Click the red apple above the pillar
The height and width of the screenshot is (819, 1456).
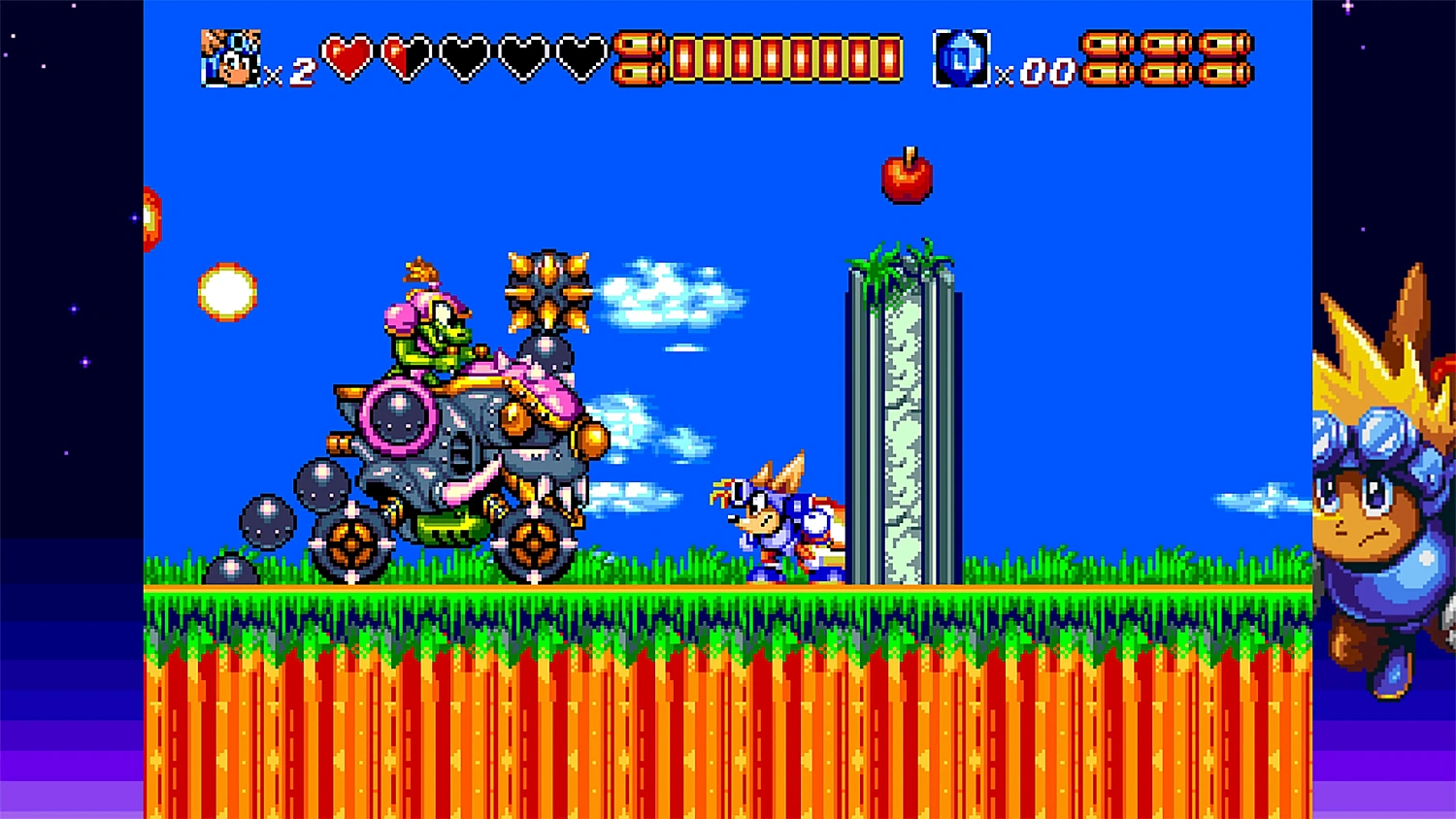[907, 180]
